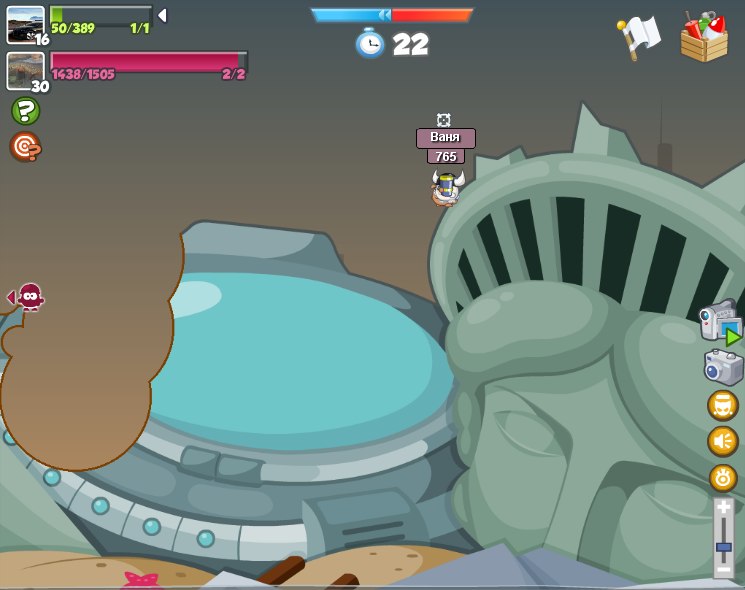Open the orange gear settings button

722,477
